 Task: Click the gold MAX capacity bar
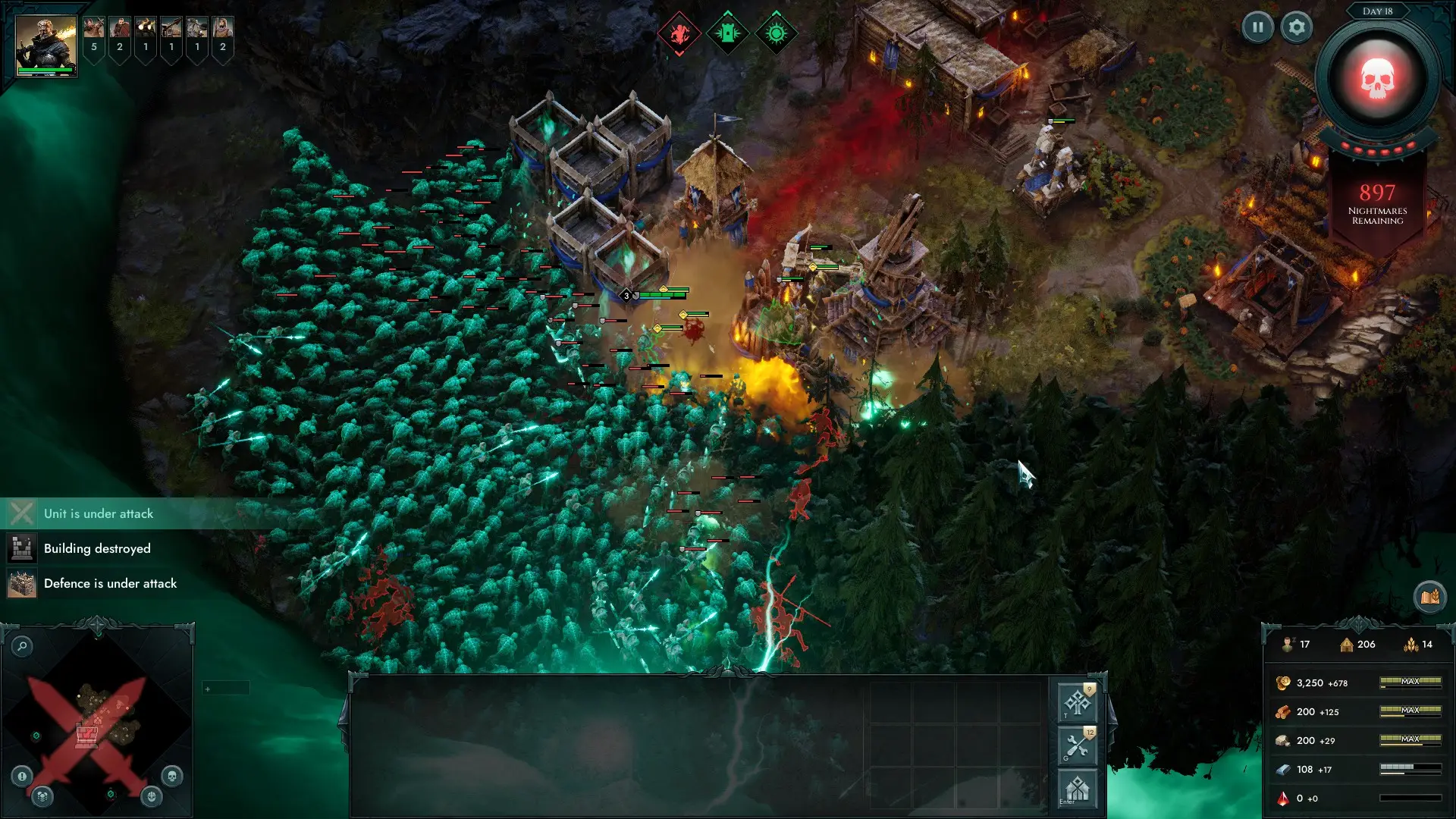(x=1411, y=682)
